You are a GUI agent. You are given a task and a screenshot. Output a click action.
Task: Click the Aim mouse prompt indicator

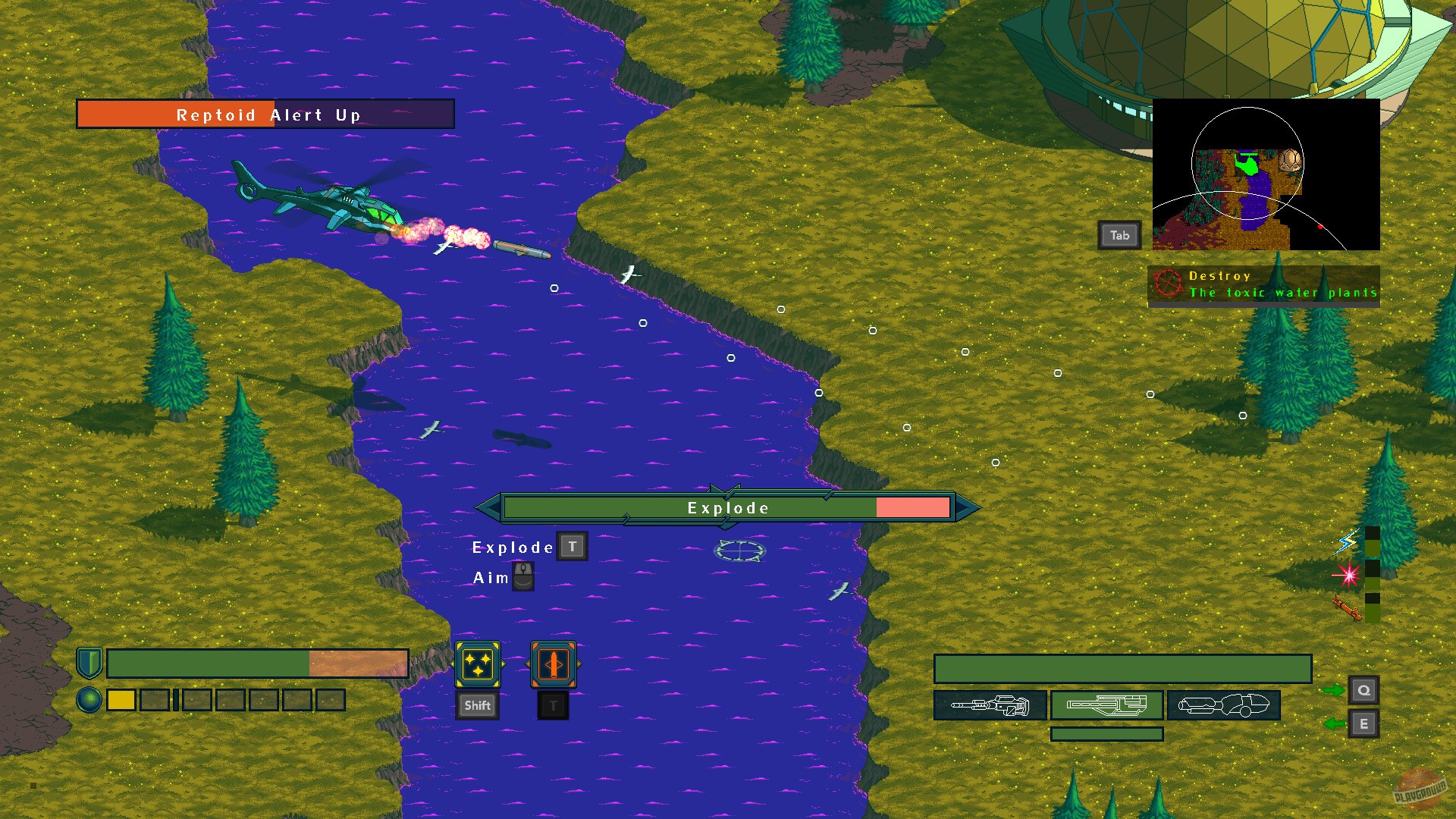pos(522,576)
